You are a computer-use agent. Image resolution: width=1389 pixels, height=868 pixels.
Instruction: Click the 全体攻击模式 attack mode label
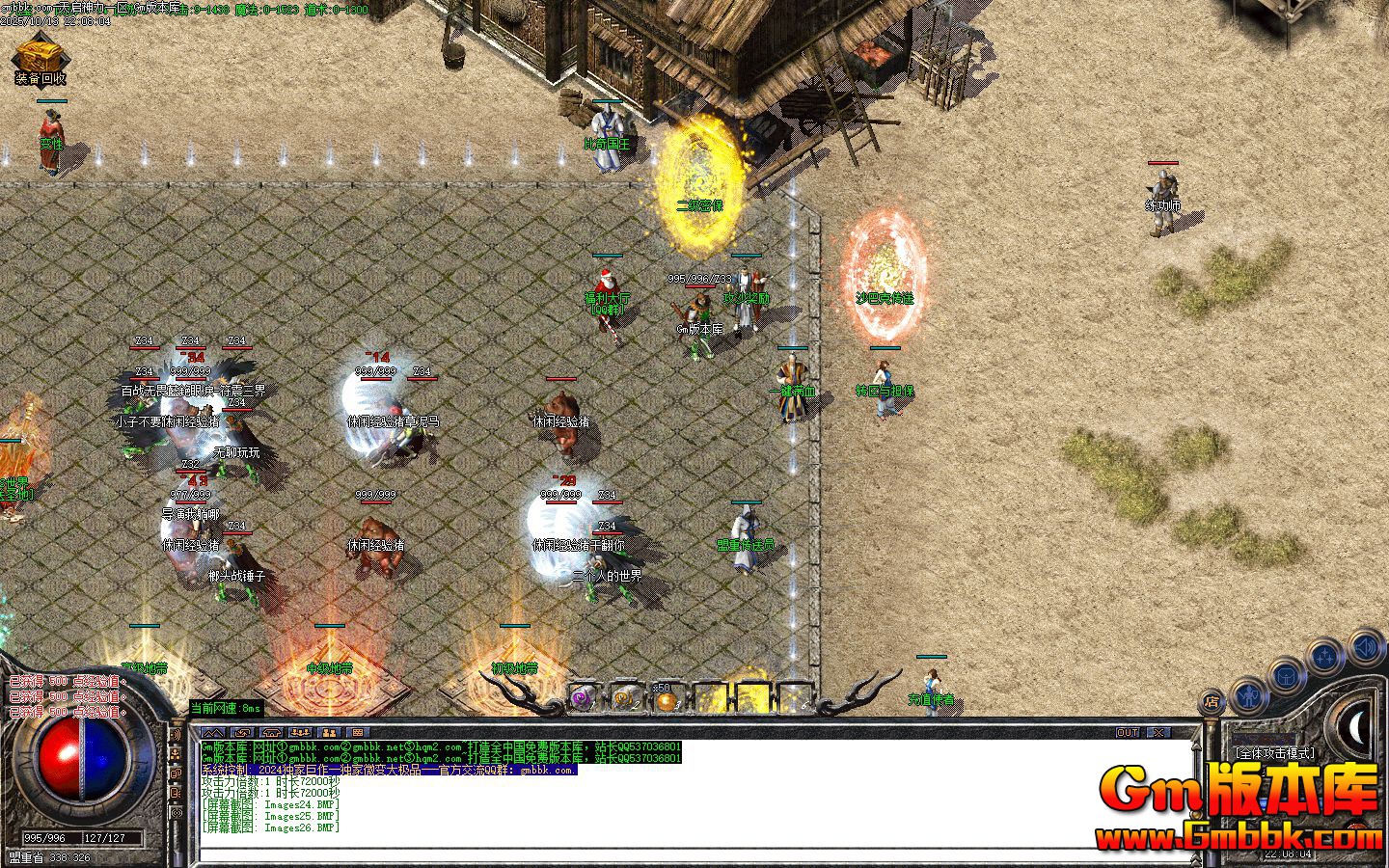click(x=1274, y=753)
